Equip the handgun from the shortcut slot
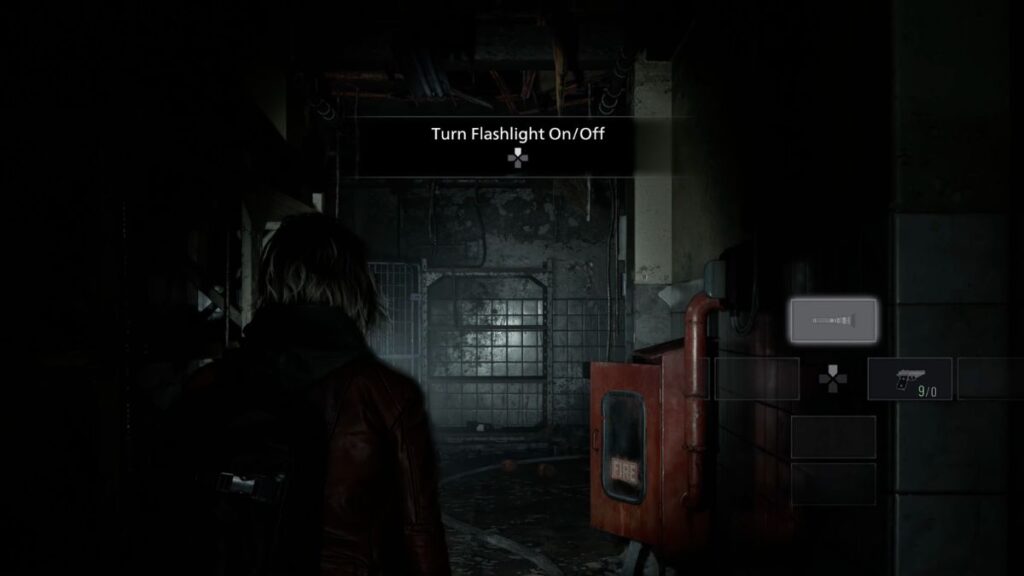The image size is (1024, 576). (909, 379)
